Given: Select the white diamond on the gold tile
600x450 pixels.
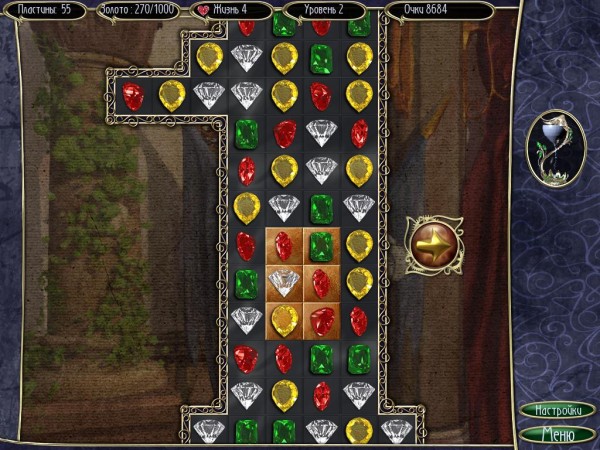Looking at the screenshot, I should (284, 283).
